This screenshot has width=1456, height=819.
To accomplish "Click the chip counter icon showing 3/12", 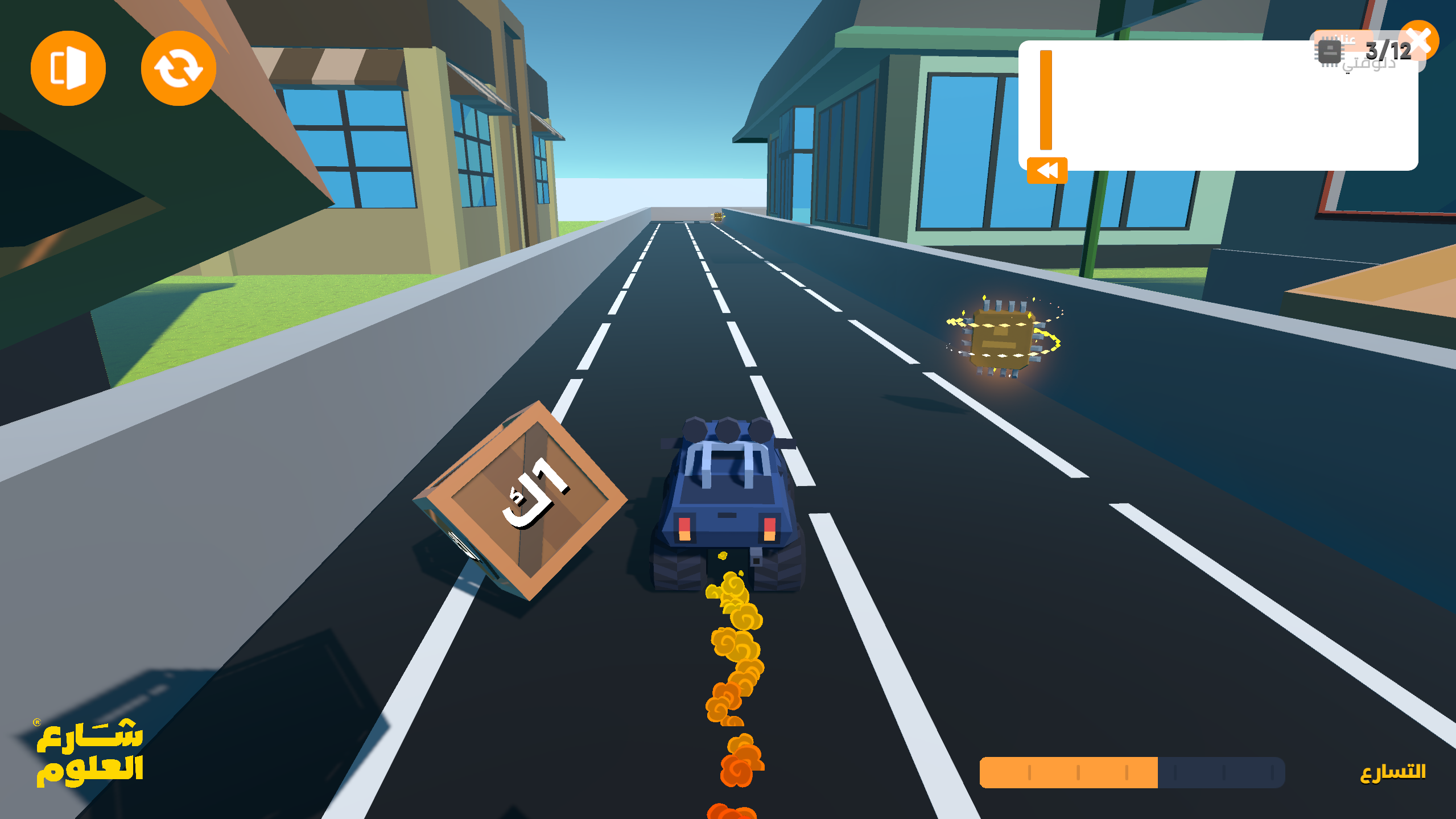I will pos(1330,52).
